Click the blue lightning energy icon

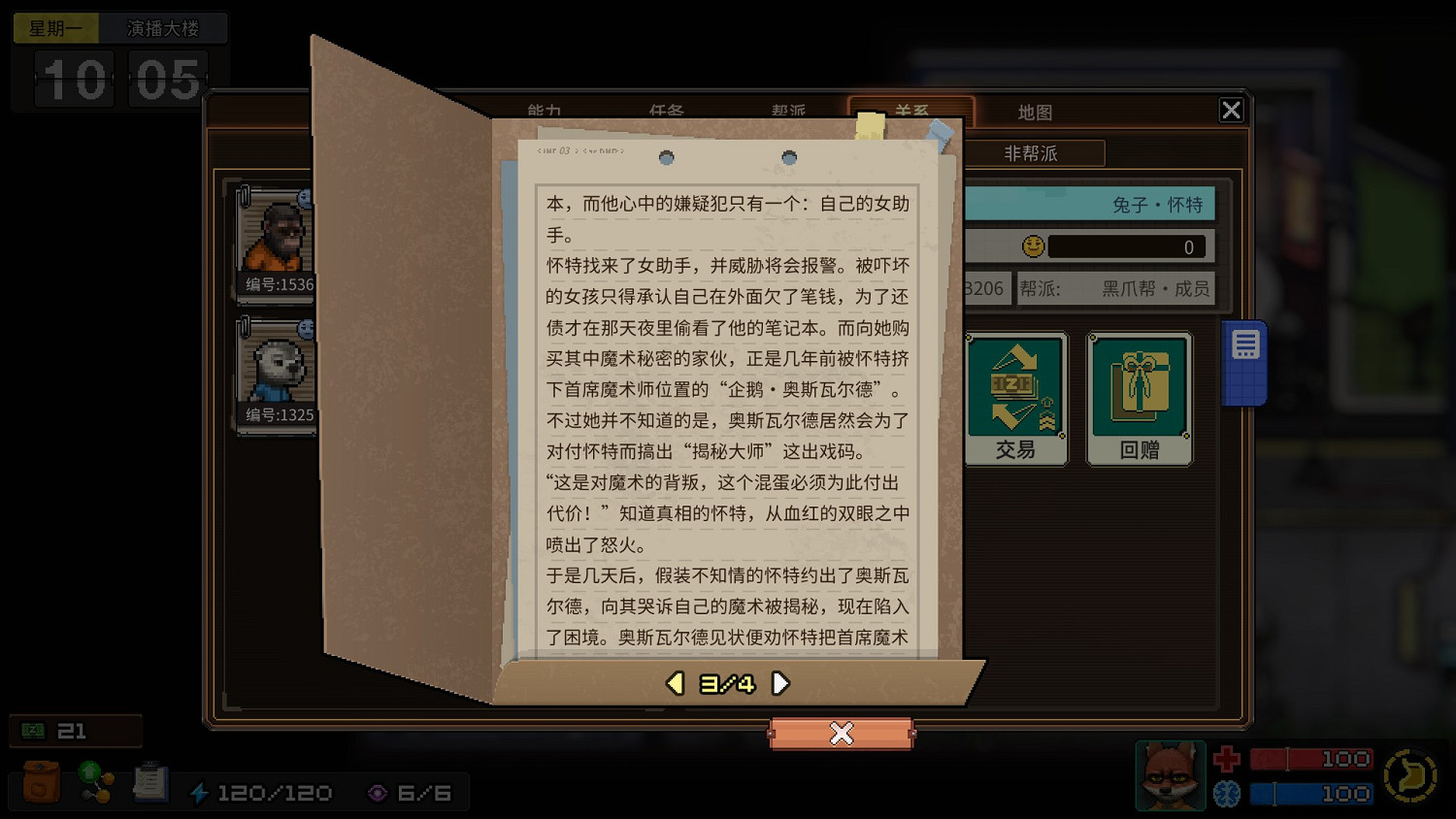coord(201,792)
